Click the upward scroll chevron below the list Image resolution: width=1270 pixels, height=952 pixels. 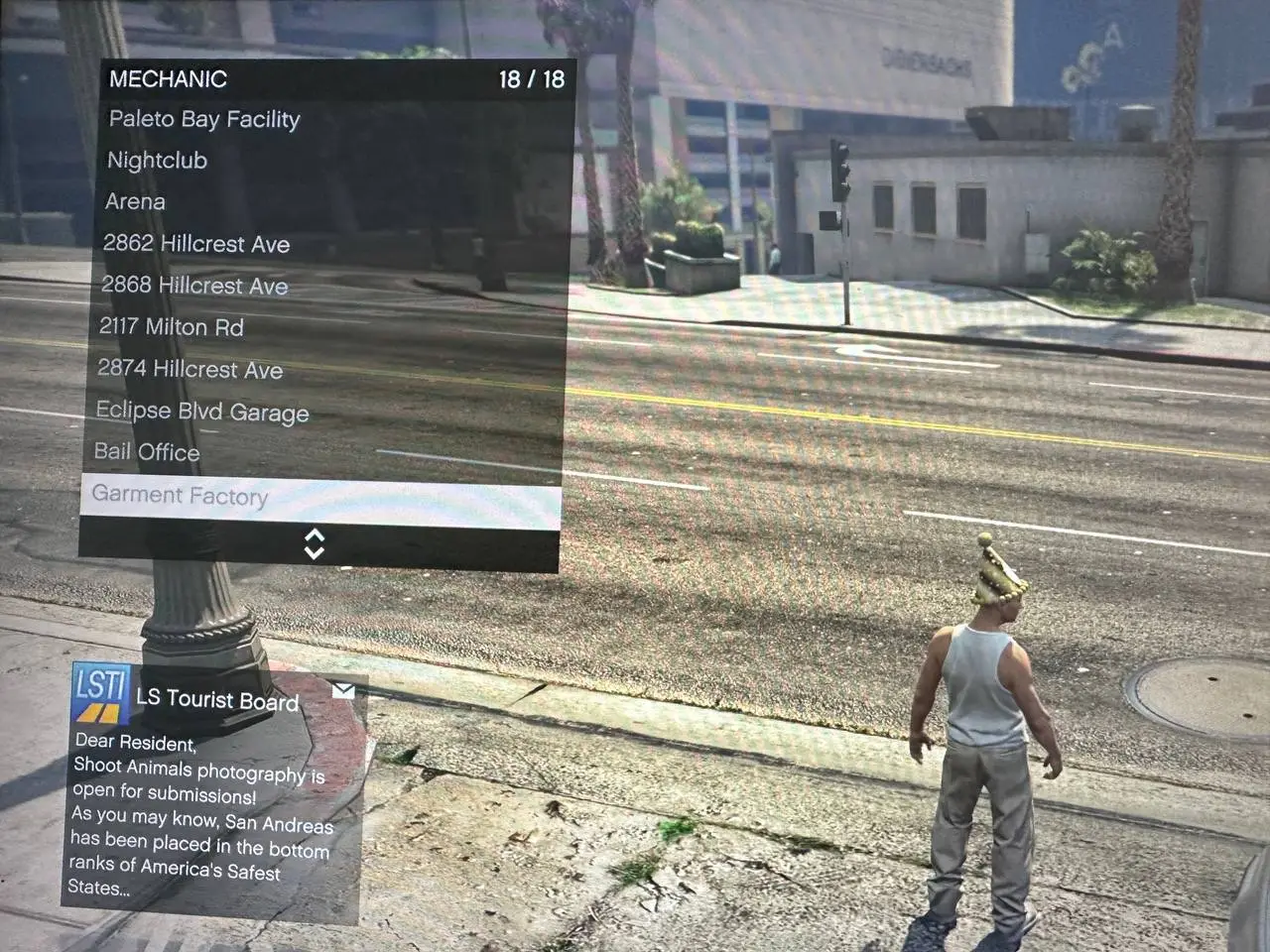[317, 535]
